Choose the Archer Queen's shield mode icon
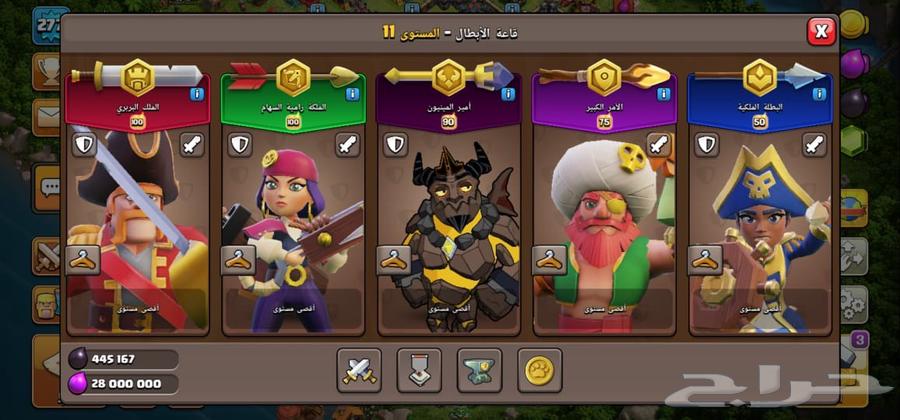The width and height of the screenshot is (900, 420). tap(240, 145)
